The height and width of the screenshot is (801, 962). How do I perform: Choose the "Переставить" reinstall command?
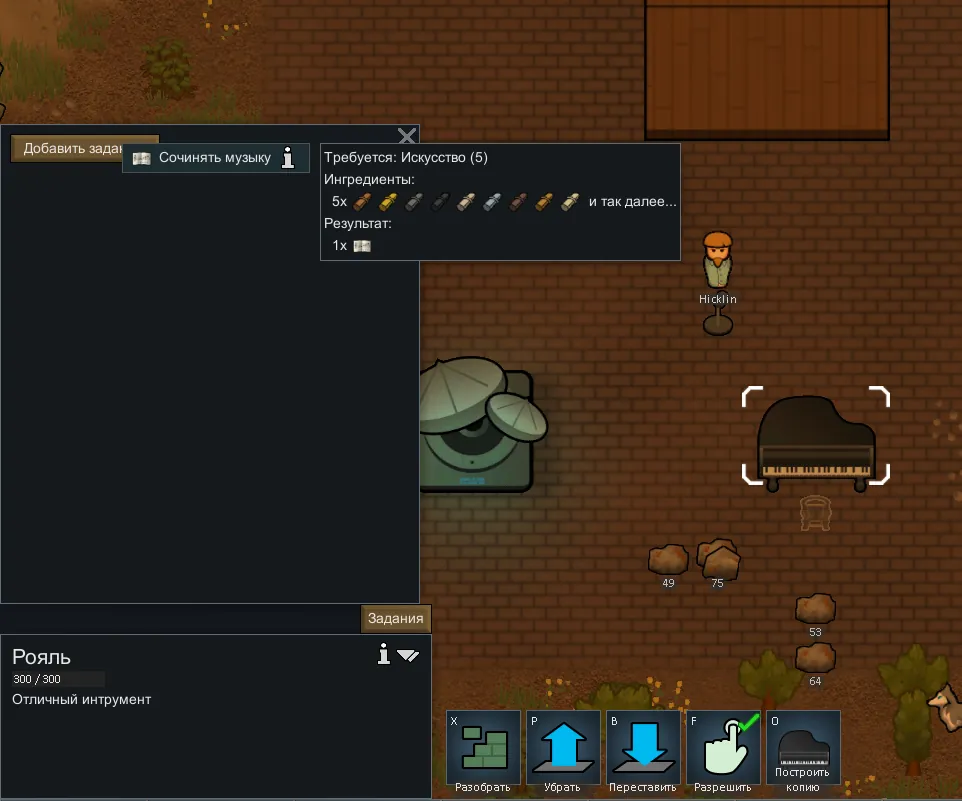coord(643,750)
